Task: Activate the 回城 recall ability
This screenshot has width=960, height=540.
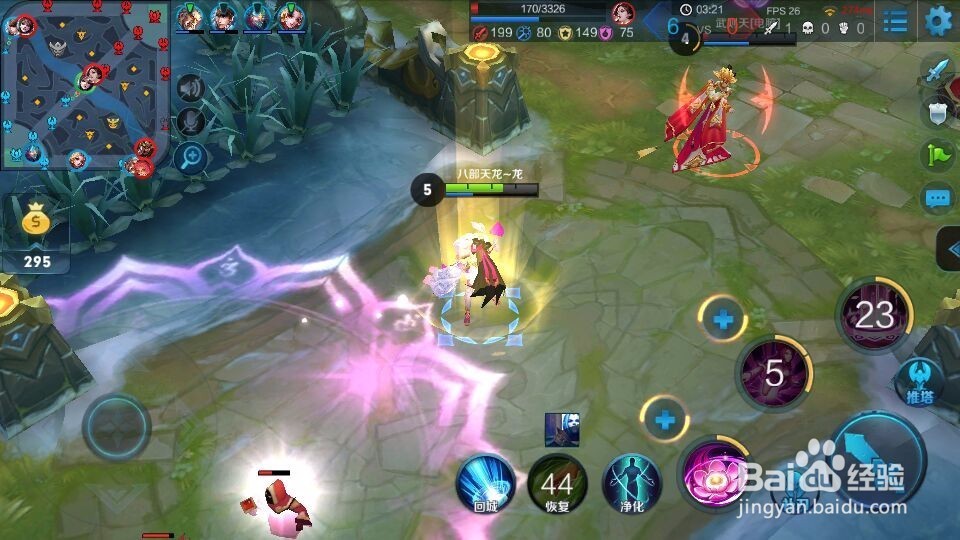Action: (484, 482)
